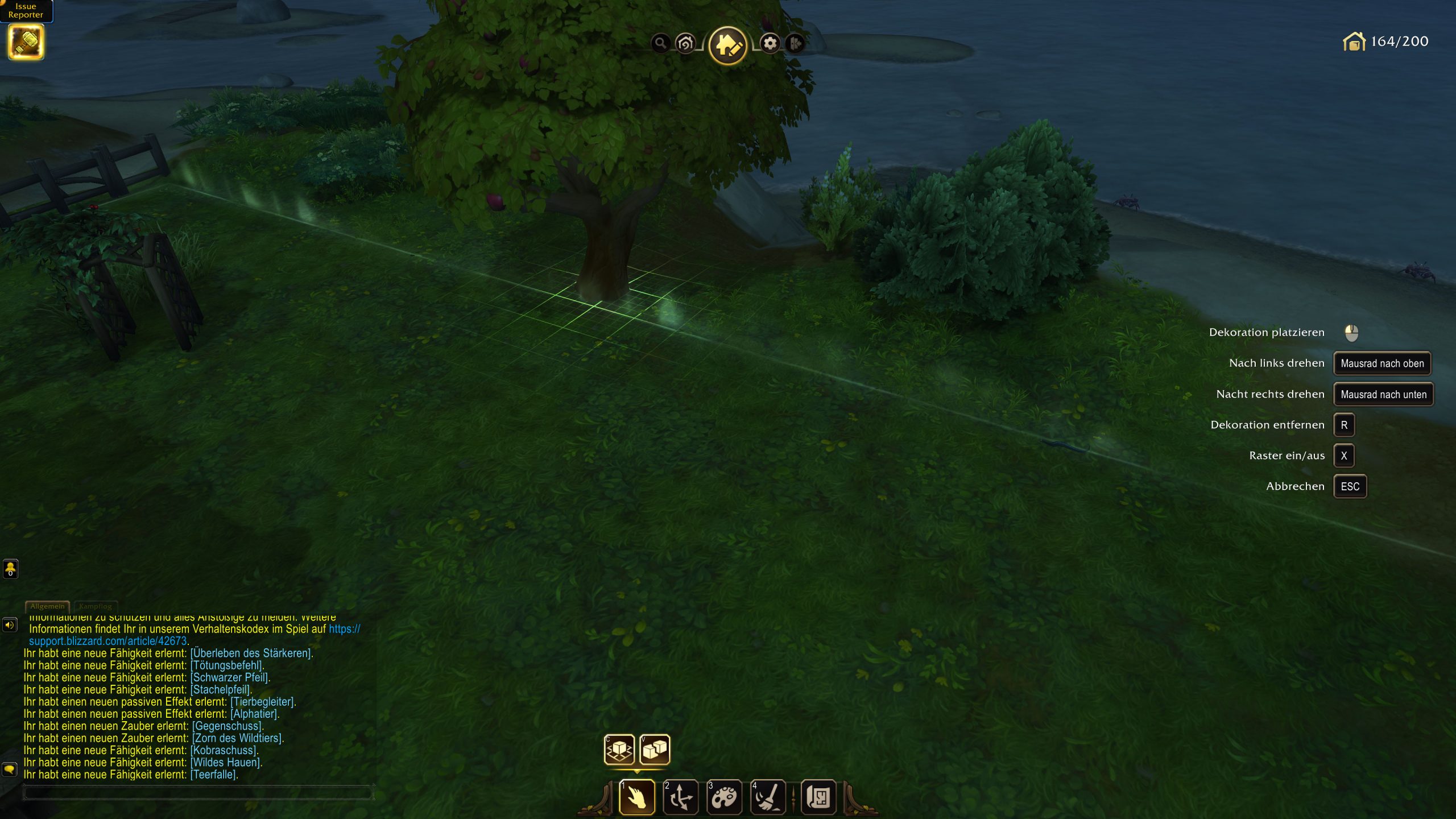Viewport: 1456px width, 819px height.
Task: Toggle the two split cubes option
Action: (655, 750)
